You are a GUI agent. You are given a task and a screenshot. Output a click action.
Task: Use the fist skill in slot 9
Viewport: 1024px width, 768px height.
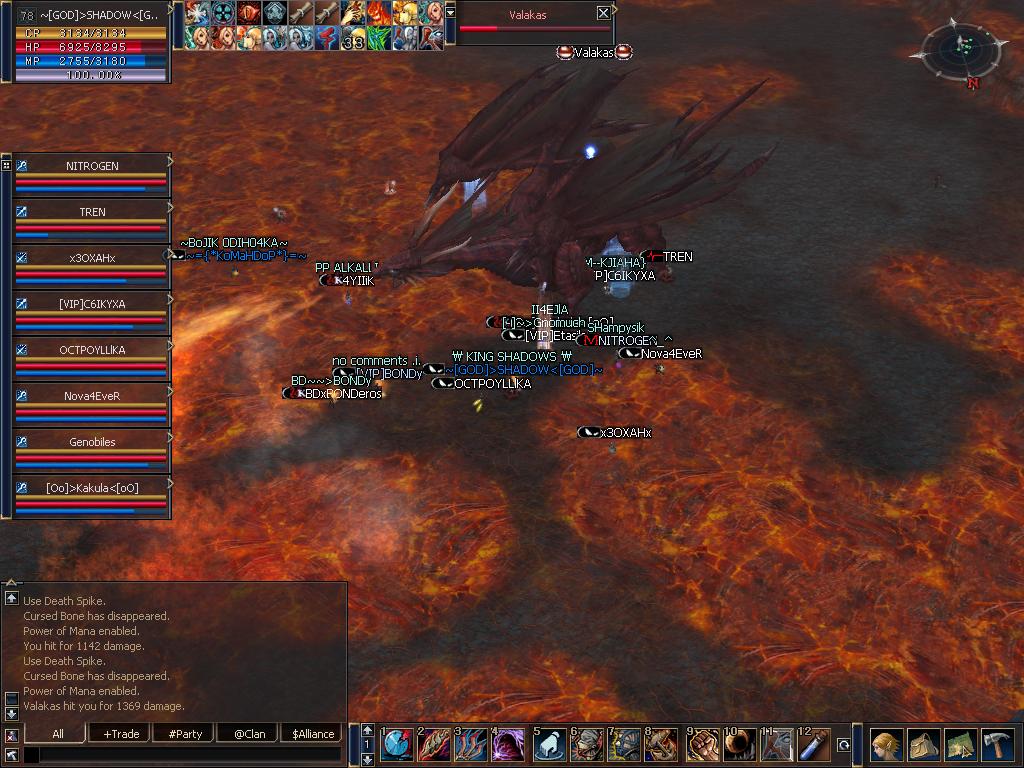click(x=704, y=745)
